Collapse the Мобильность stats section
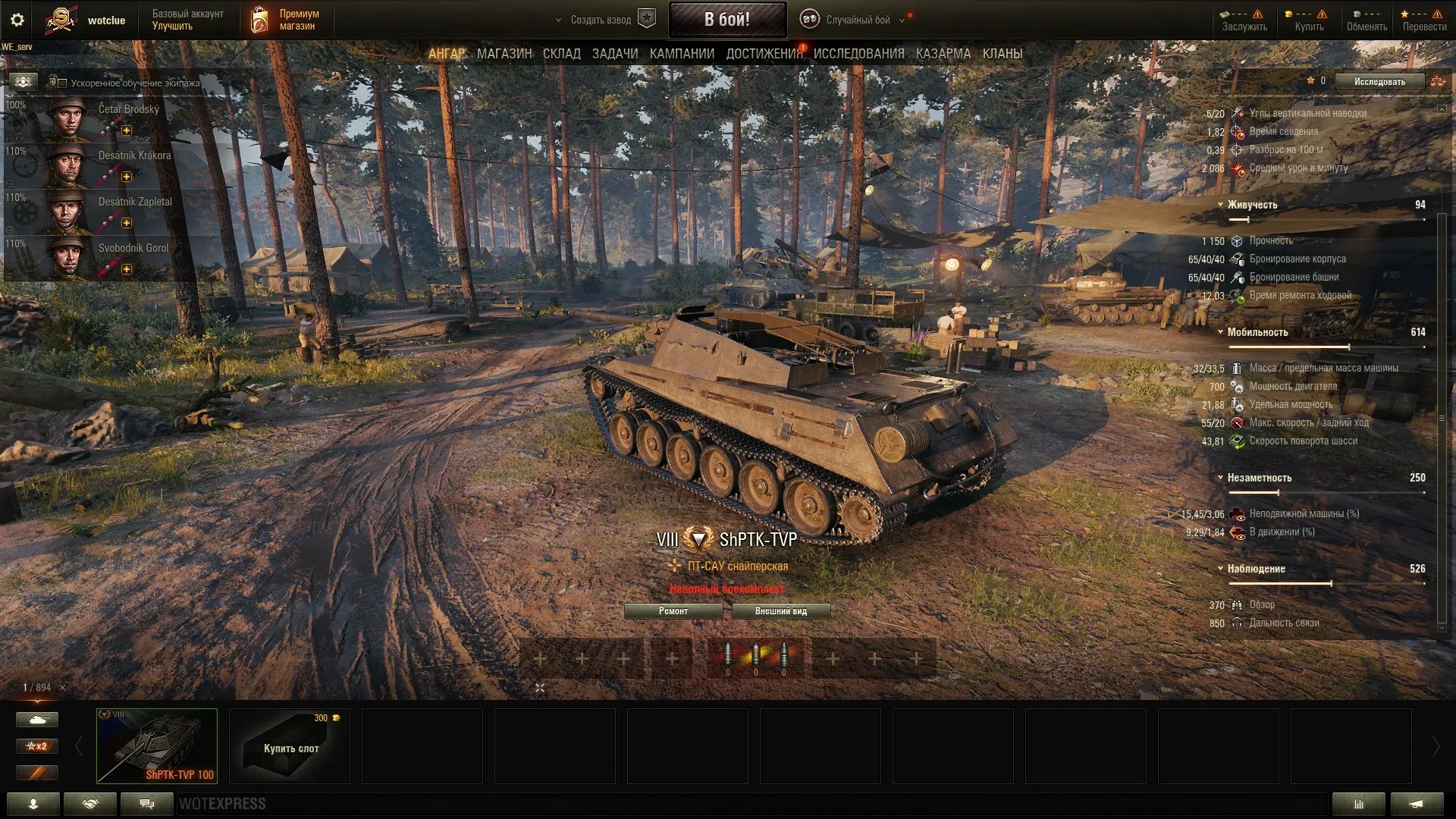 coord(1220,332)
